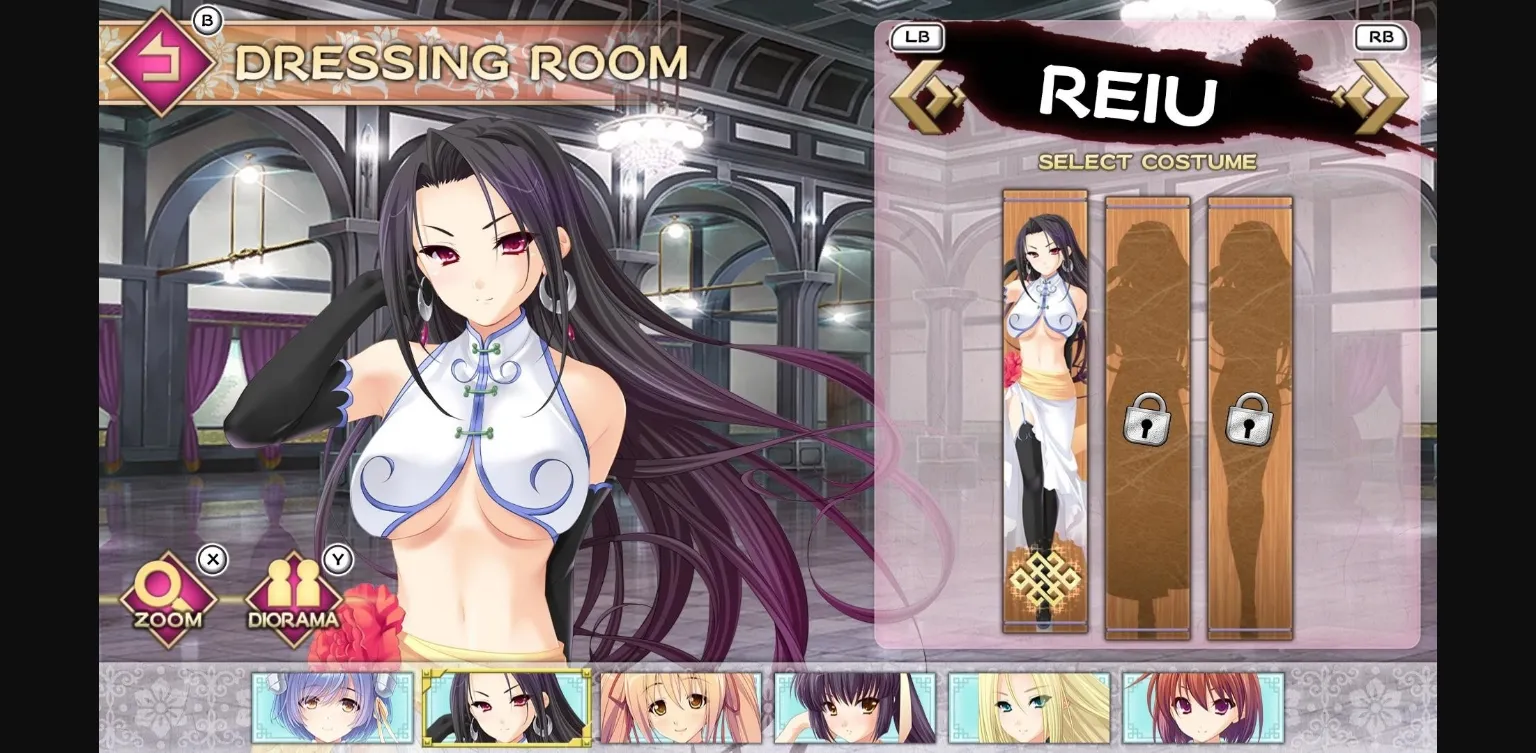Select Reiu's unlocked white costume card
The width and height of the screenshot is (1536, 753).
click(x=1043, y=410)
